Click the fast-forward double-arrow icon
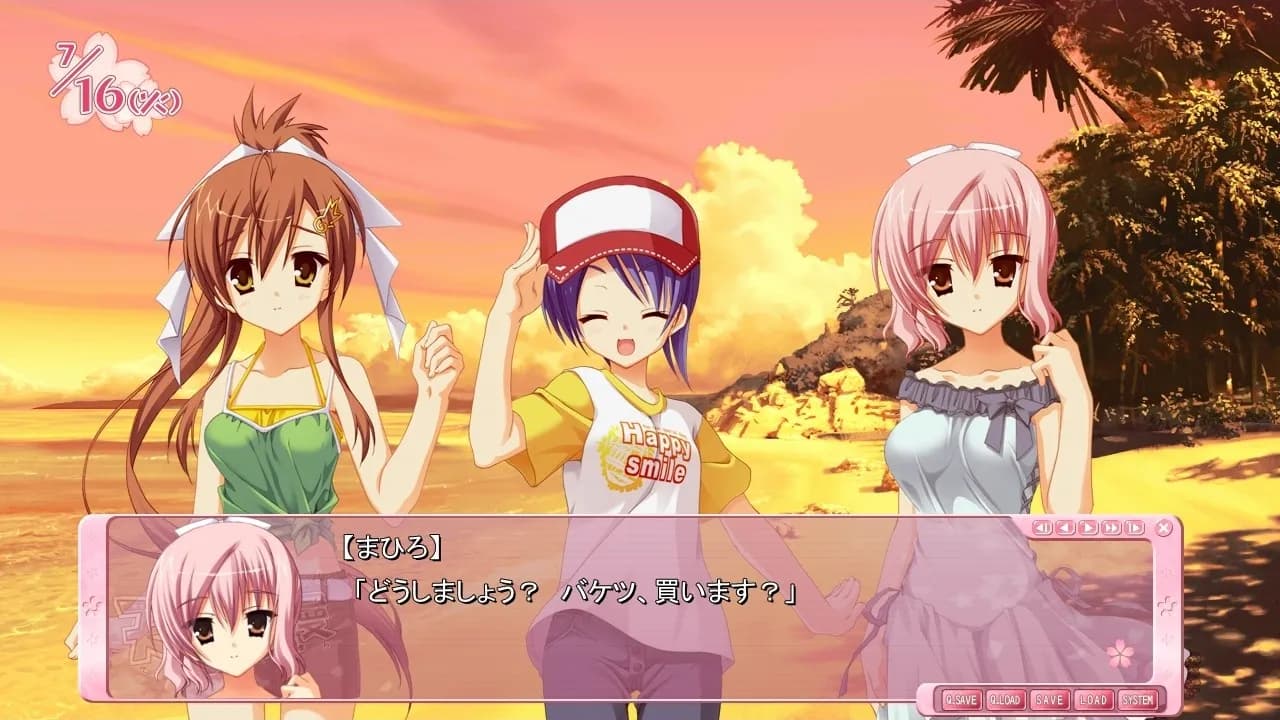The image size is (1280, 720). click(x=1110, y=528)
